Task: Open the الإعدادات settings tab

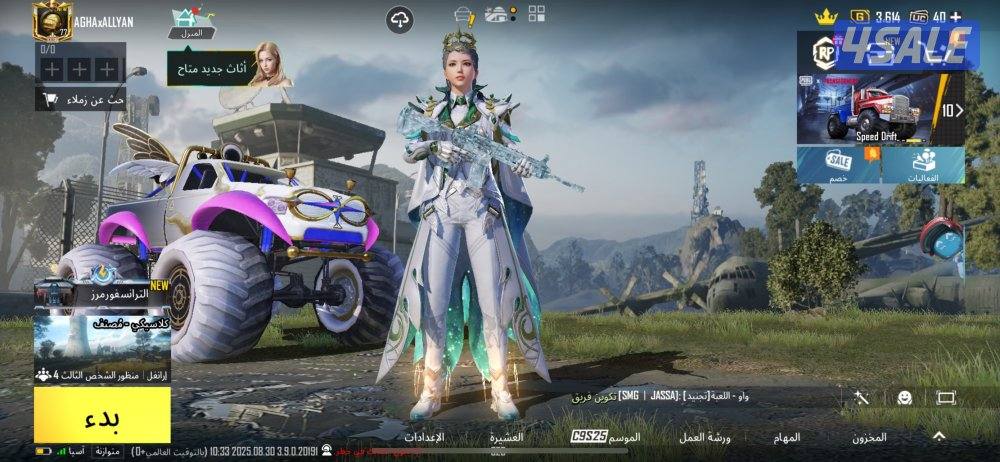Action: click(x=424, y=437)
